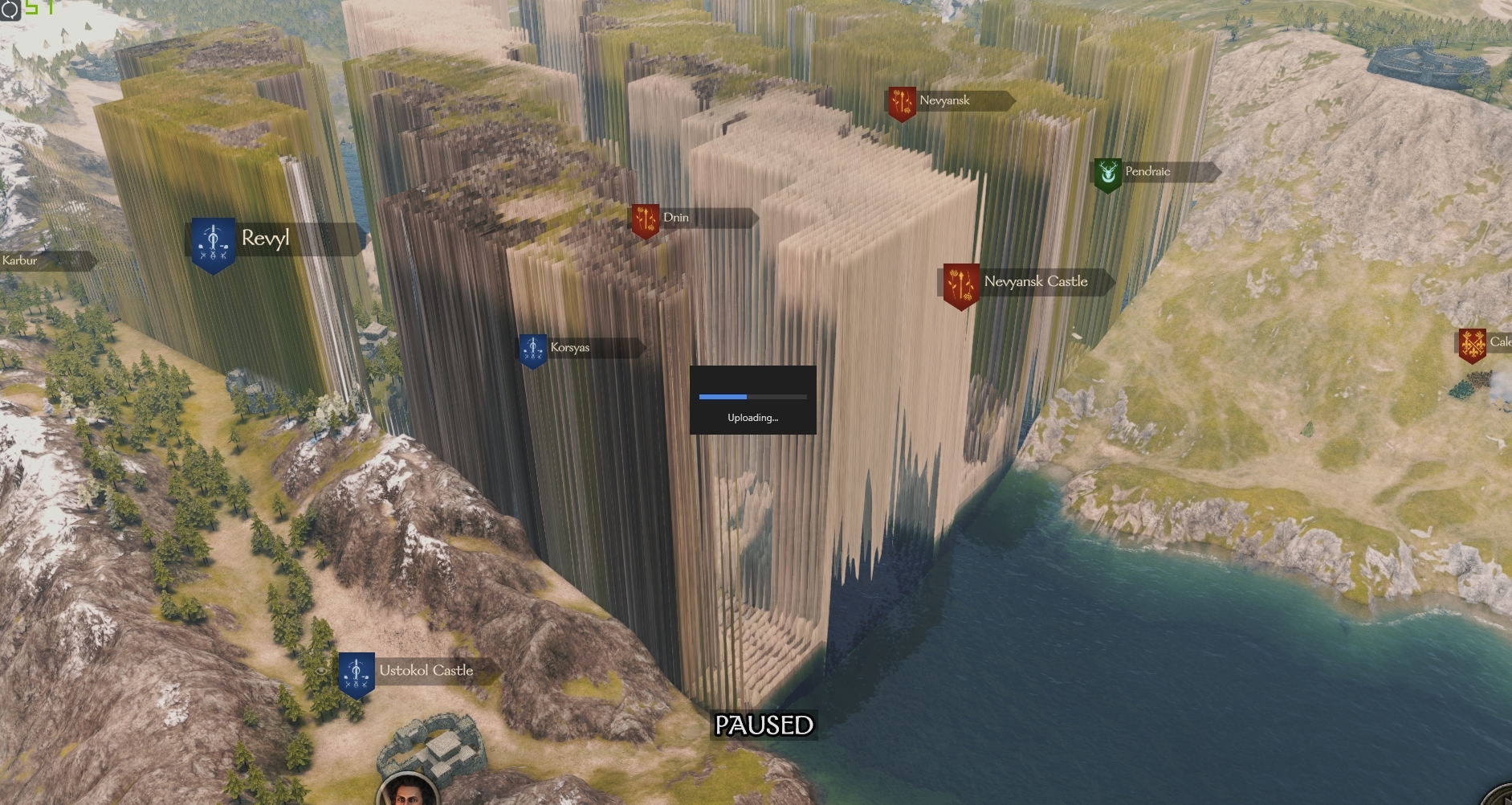This screenshot has height=805, width=1512.
Task: Choose the Pendraic settlement label
Action: tap(1148, 172)
